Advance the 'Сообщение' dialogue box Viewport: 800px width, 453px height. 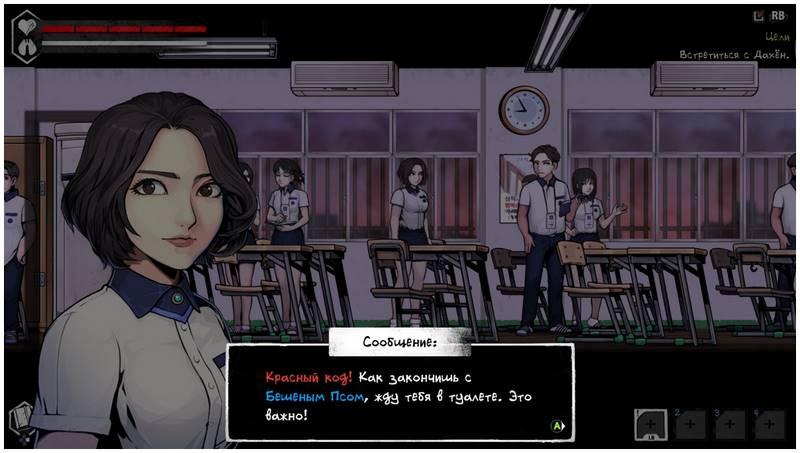coord(559,425)
